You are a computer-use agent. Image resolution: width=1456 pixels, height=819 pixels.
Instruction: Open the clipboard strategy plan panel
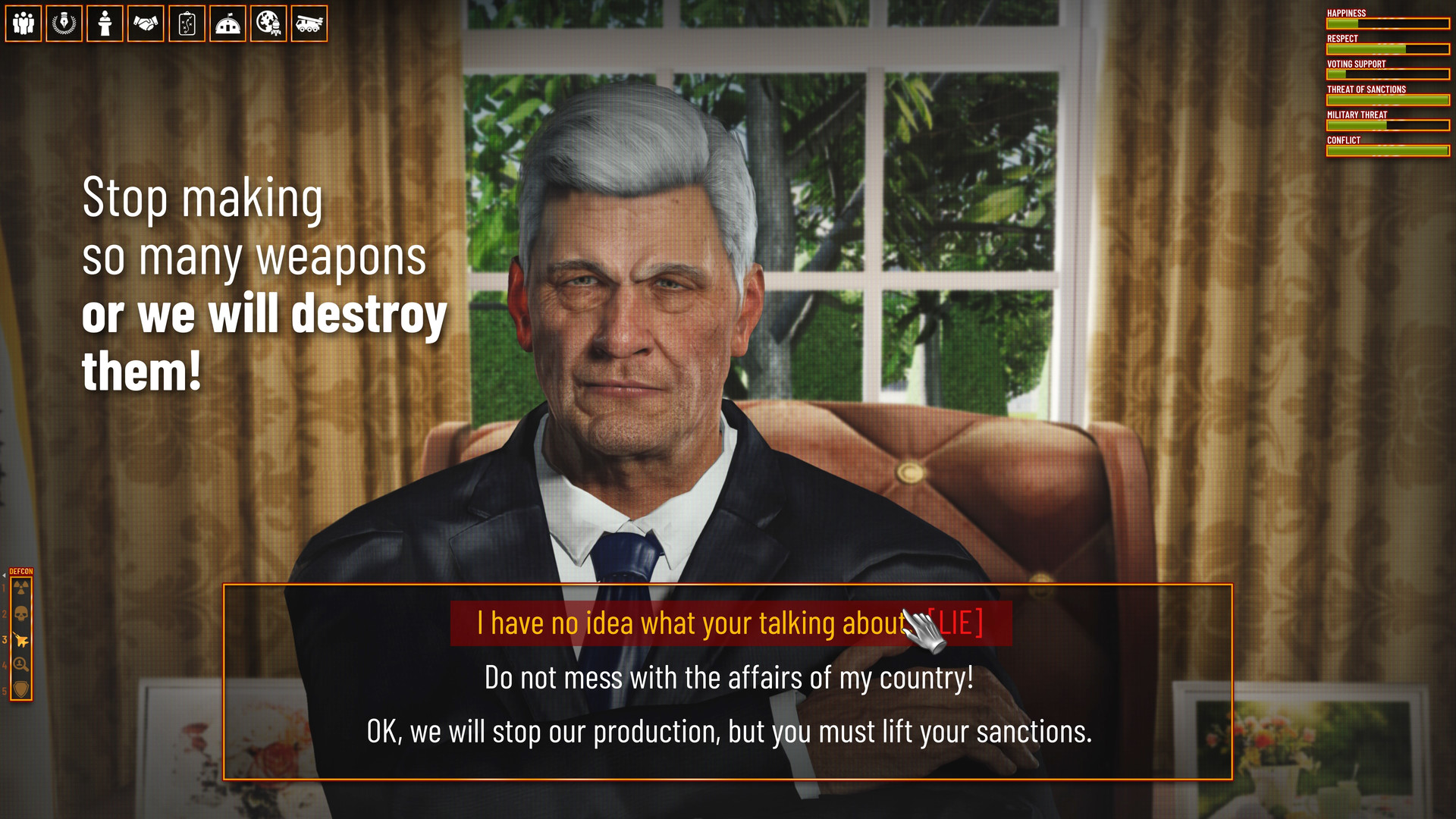tap(187, 24)
